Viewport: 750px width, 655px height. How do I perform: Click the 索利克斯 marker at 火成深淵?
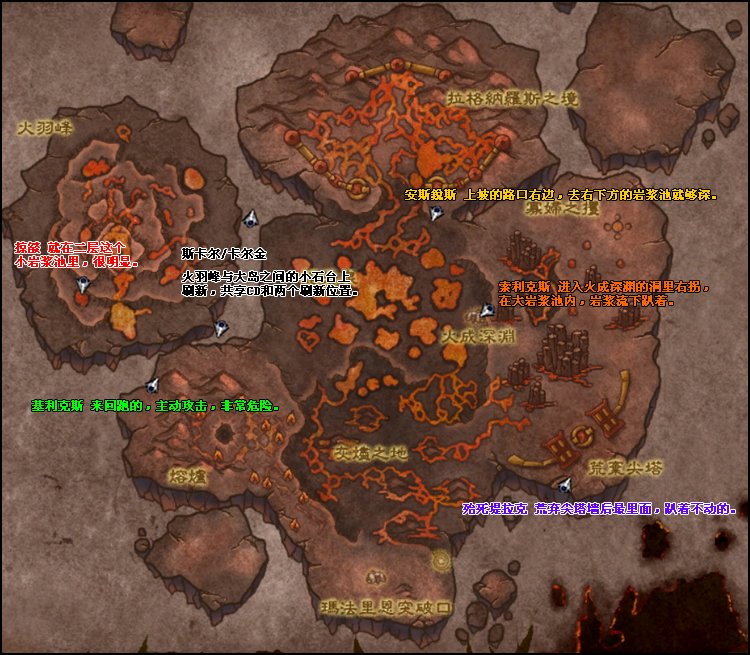(x=487, y=312)
